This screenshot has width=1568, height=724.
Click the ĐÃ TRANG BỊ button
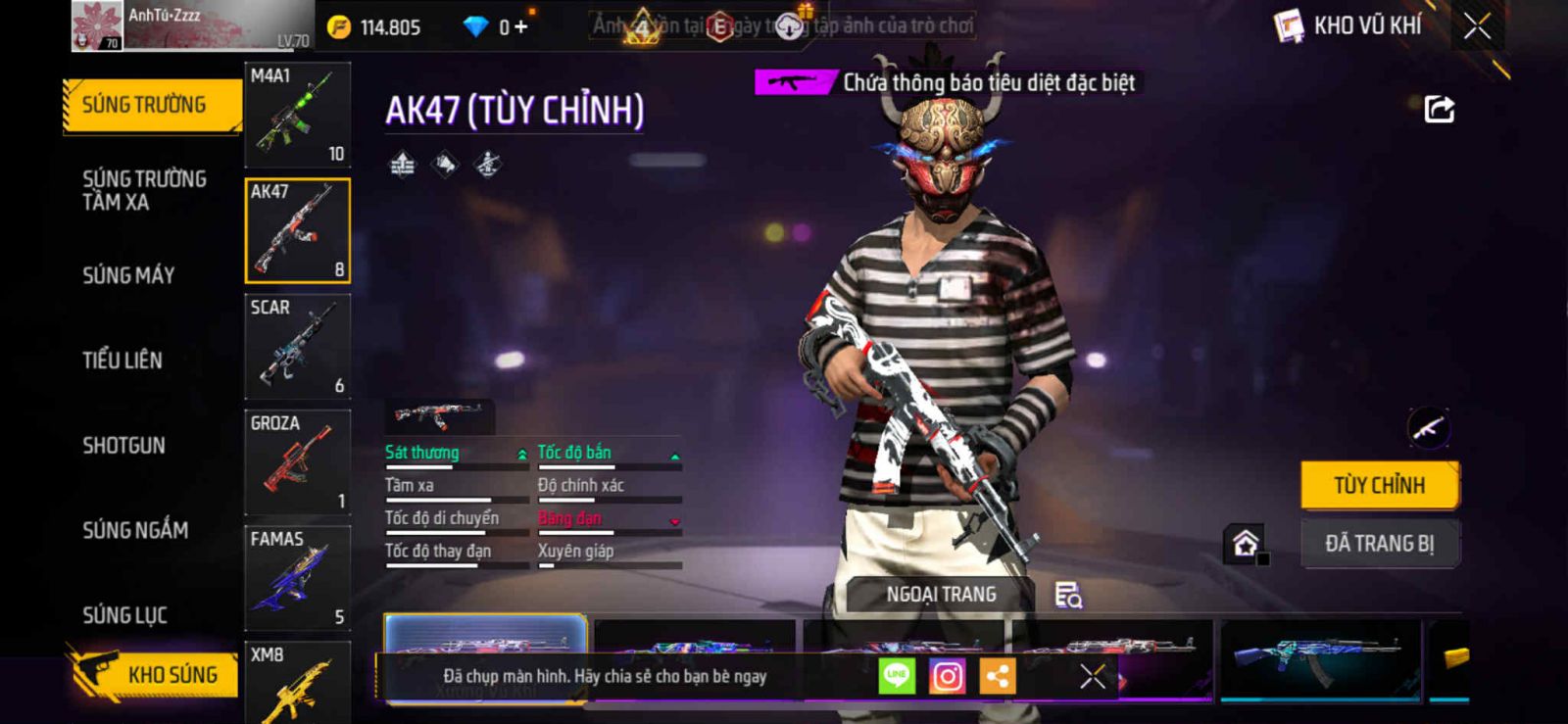[x=1379, y=544]
